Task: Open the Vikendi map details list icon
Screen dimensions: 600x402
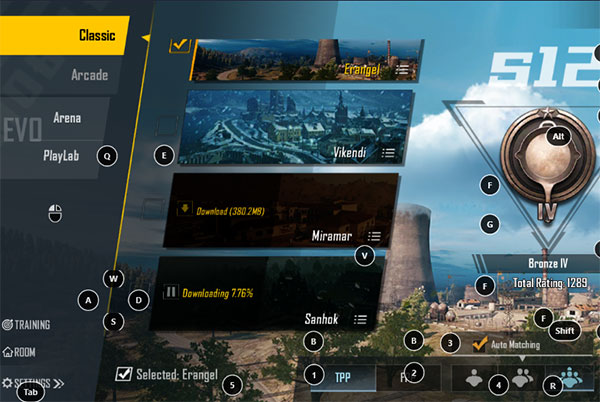Action: coord(387,153)
